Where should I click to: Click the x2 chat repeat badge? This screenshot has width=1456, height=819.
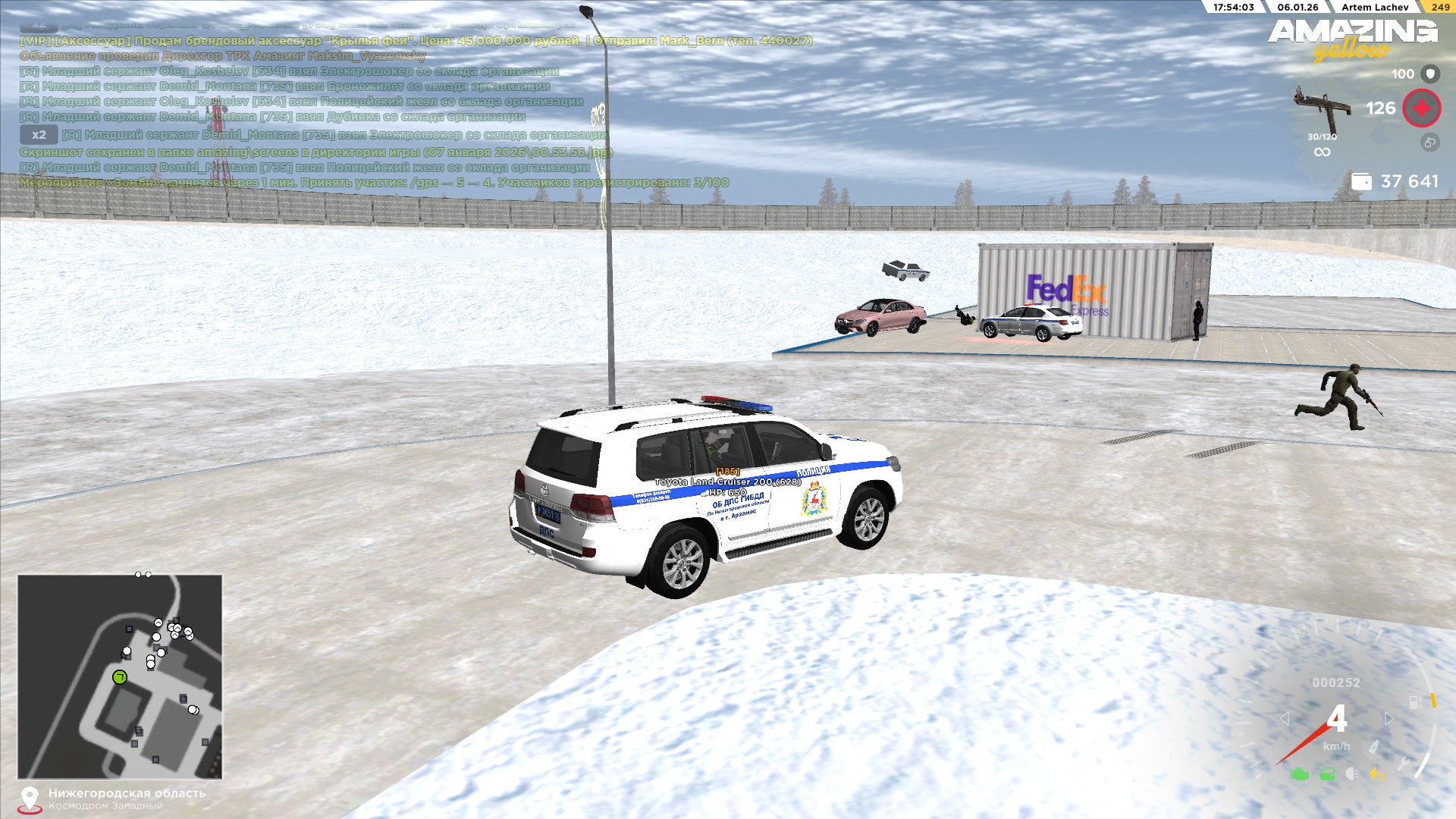(x=39, y=135)
